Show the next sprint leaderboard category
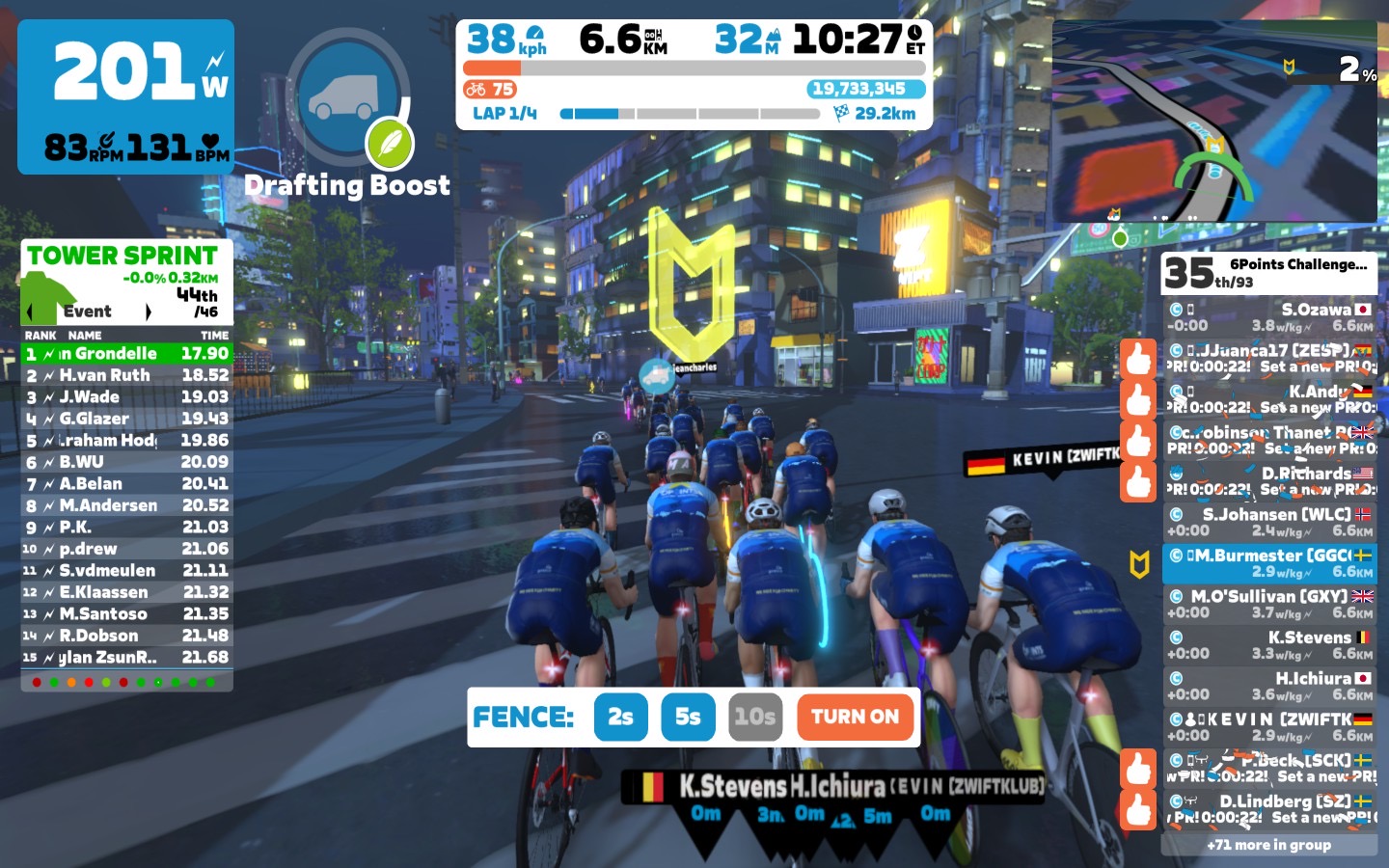Screen dimensions: 1389x868 148,312
